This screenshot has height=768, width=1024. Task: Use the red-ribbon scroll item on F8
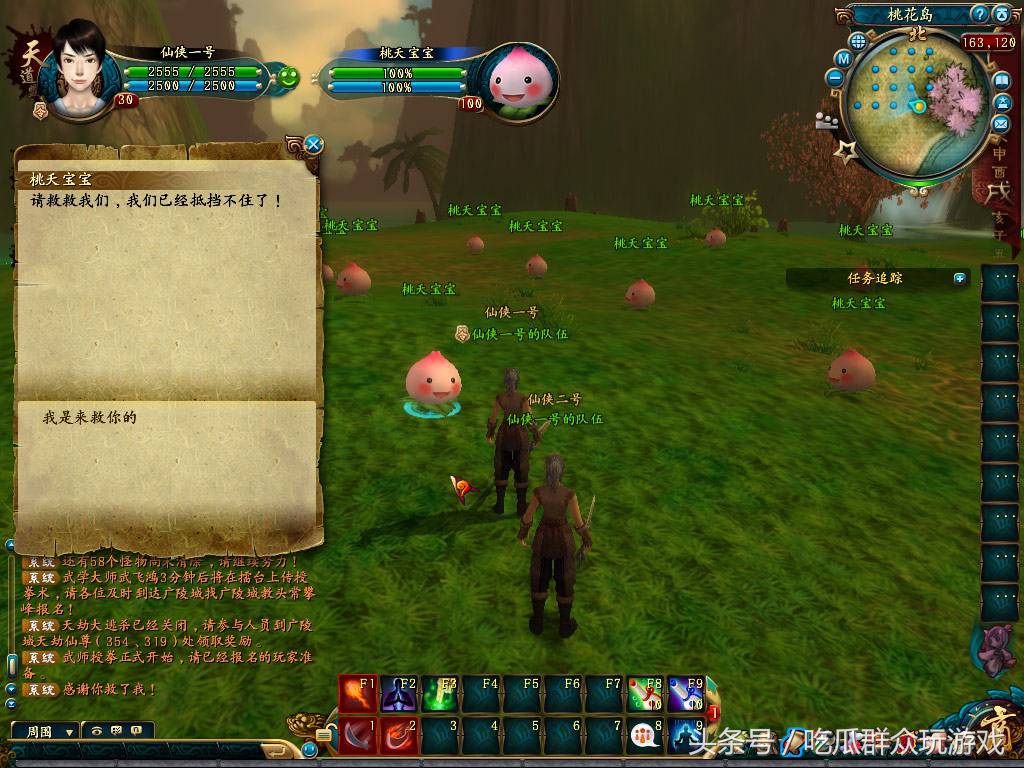point(645,693)
